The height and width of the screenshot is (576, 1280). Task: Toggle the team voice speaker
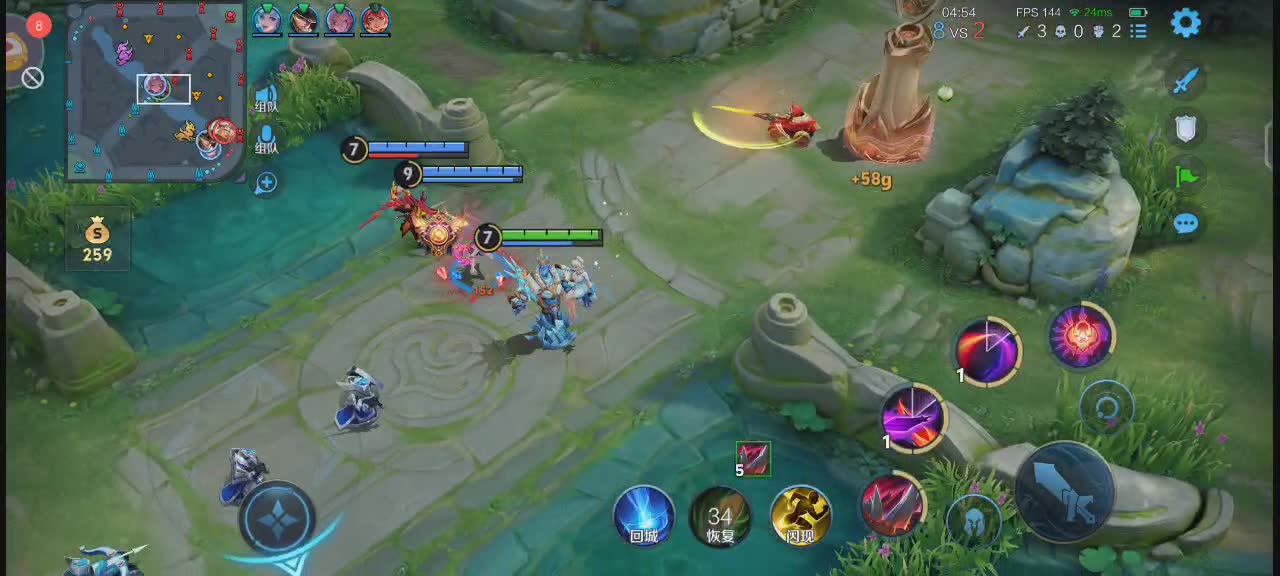point(266,98)
